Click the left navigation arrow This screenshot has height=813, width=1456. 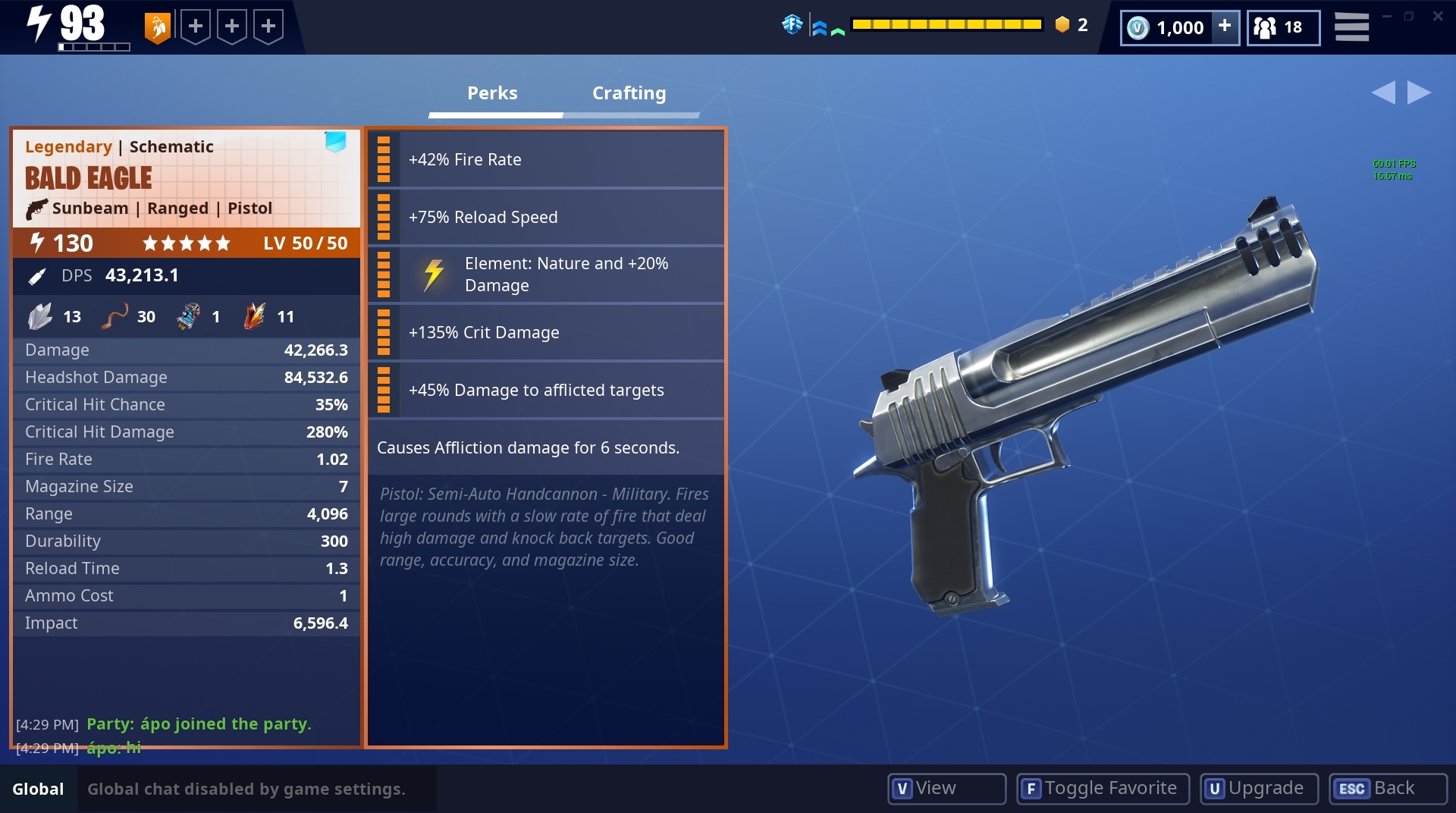(1385, 92)
